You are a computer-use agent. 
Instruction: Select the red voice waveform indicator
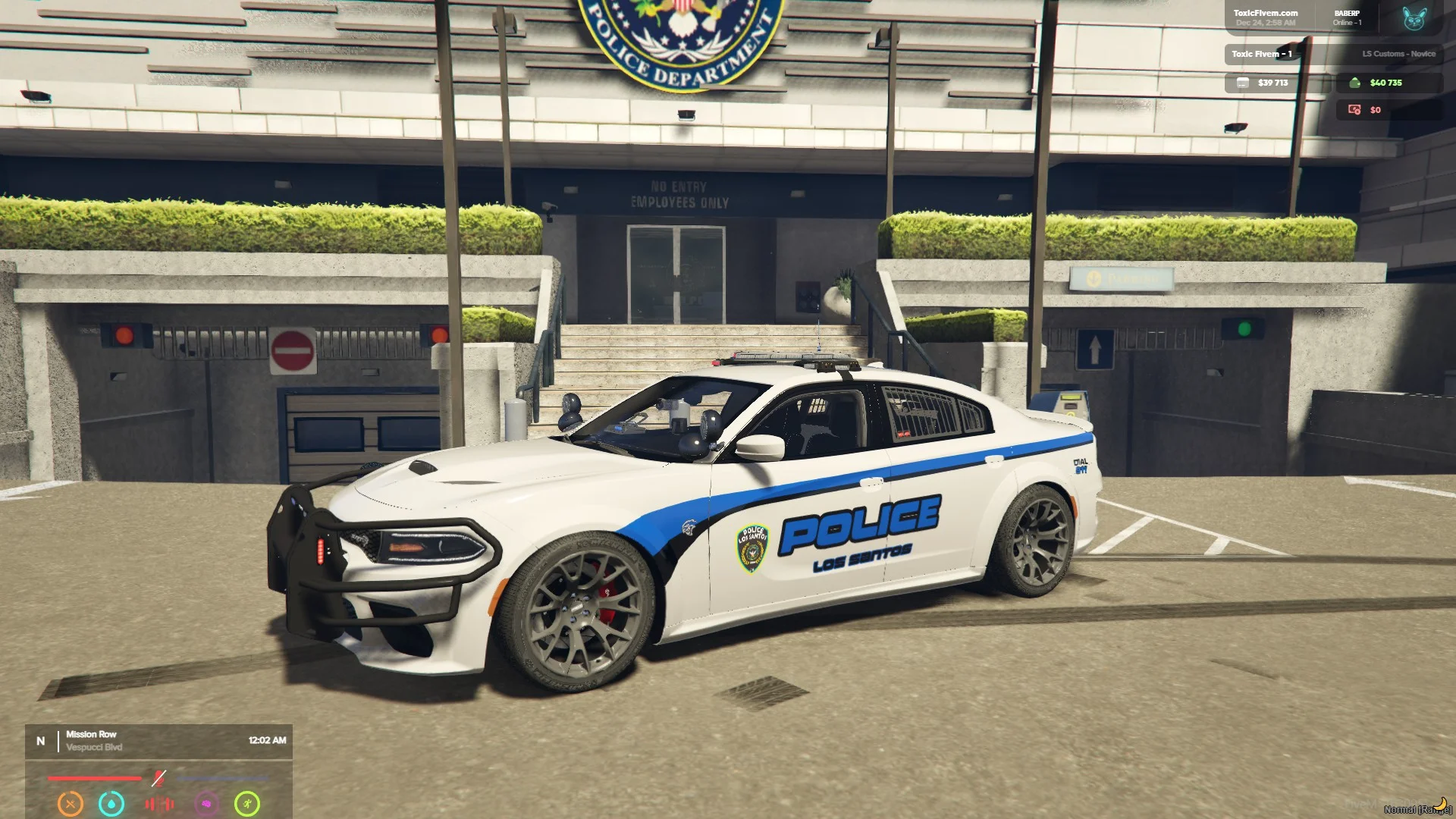coord(159,803)
